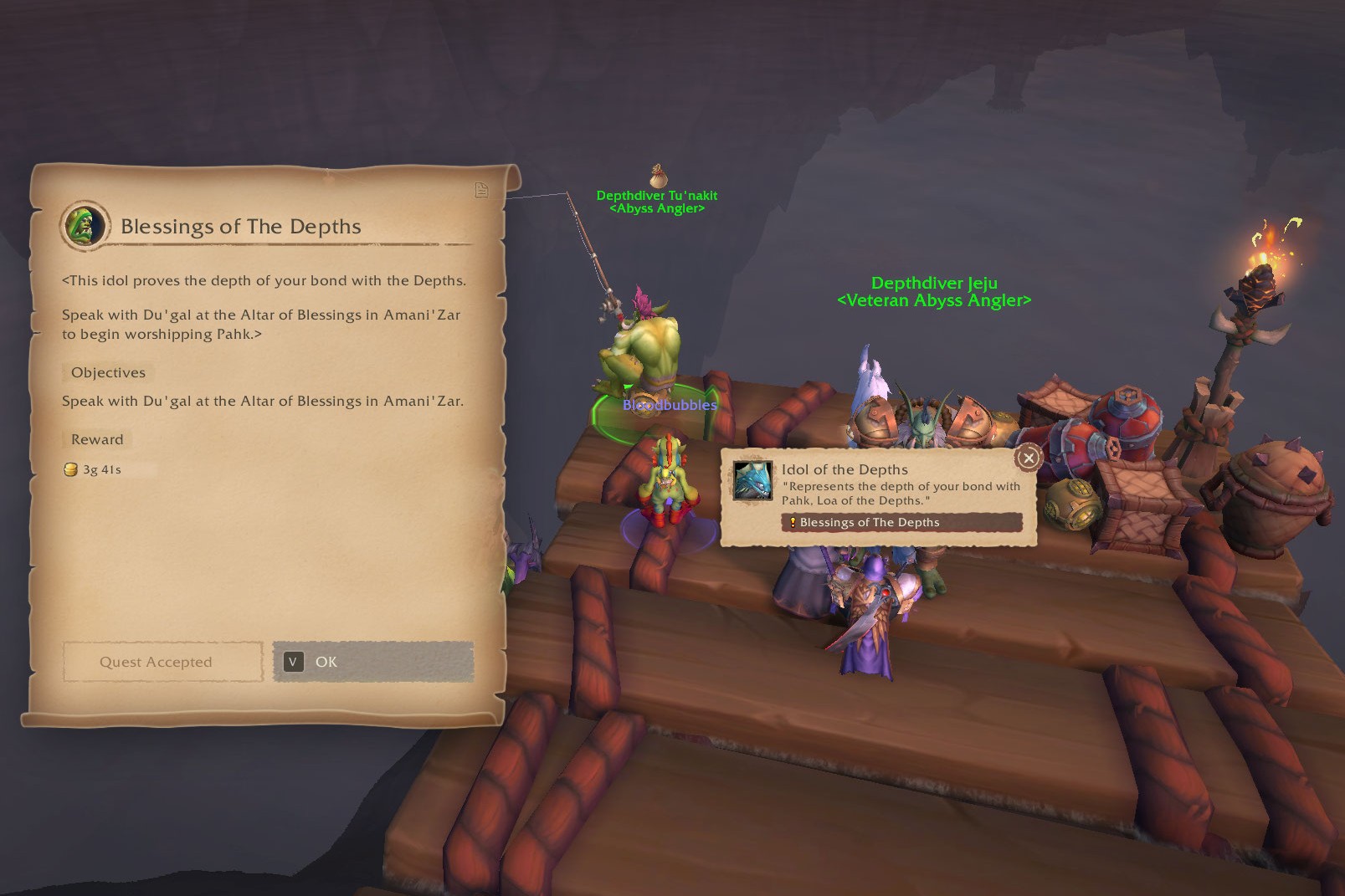Expand the Reward section
Image resolution: width=1345 pixels, height=896 pixels.
[96, 439]
